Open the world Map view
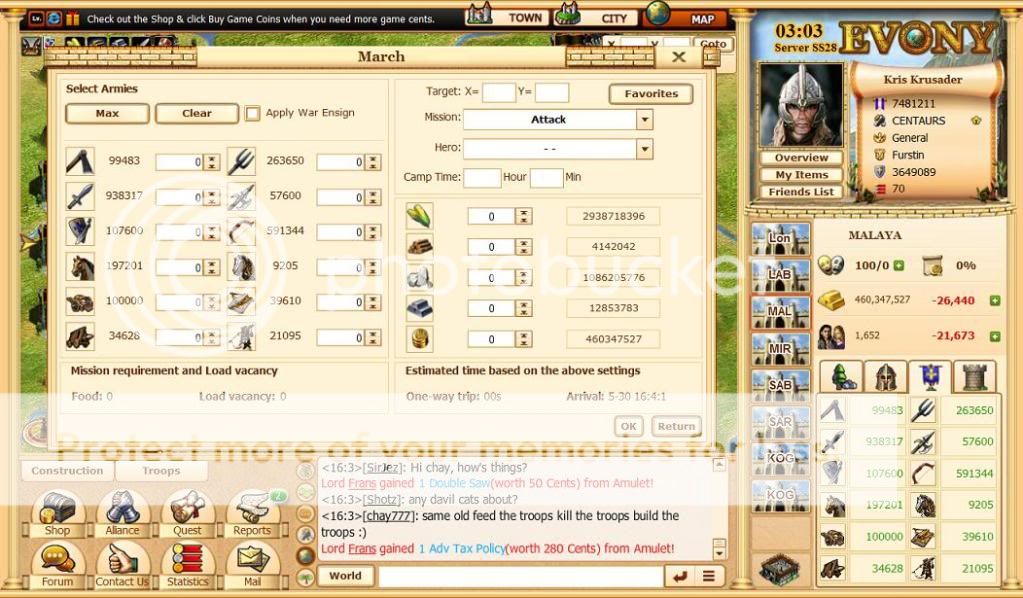 tap(688, 17)
